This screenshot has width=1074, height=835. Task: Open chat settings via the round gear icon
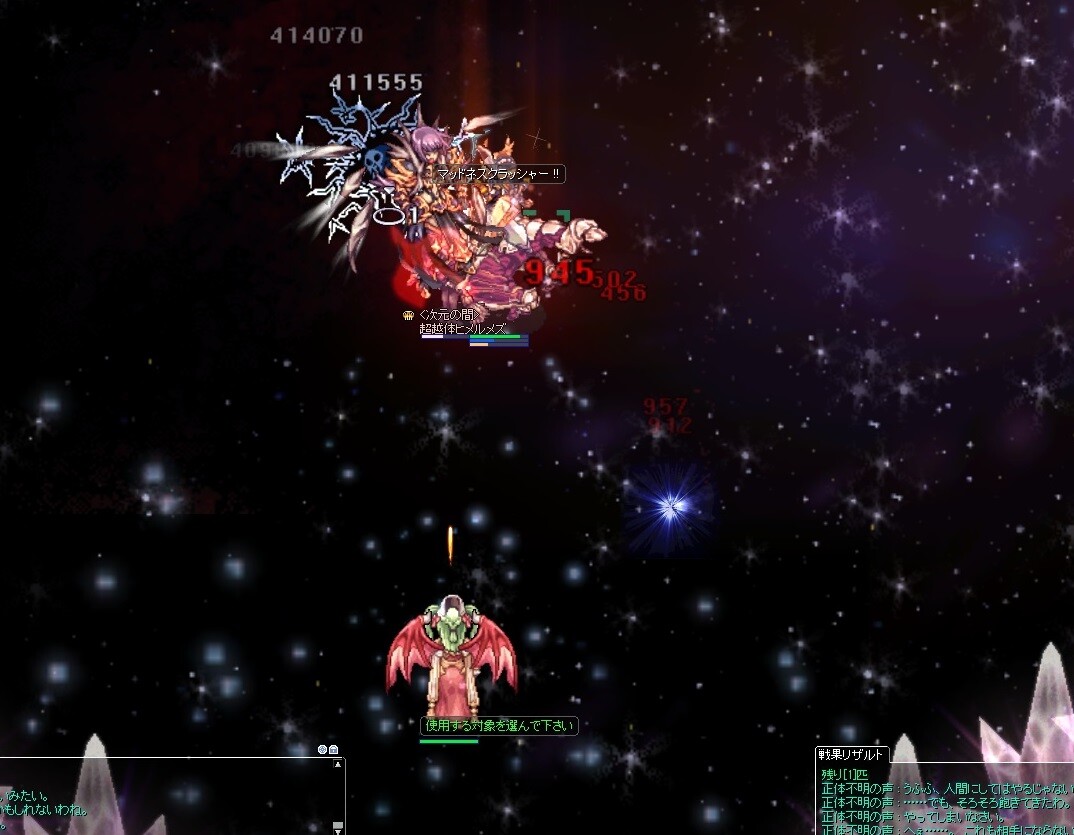click(x=322, y=749)
